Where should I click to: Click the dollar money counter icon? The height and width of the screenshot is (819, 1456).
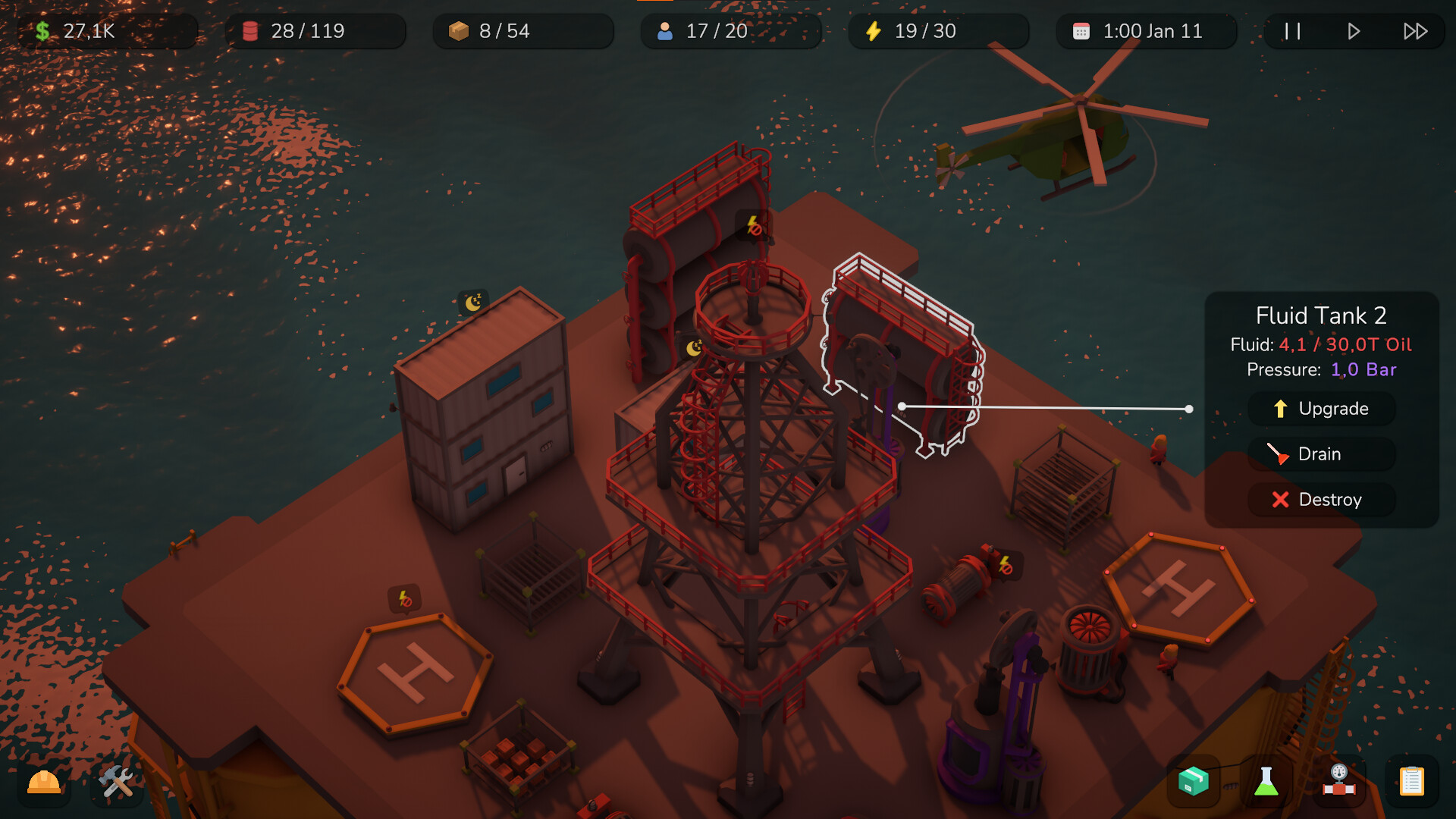pos(43,30)
